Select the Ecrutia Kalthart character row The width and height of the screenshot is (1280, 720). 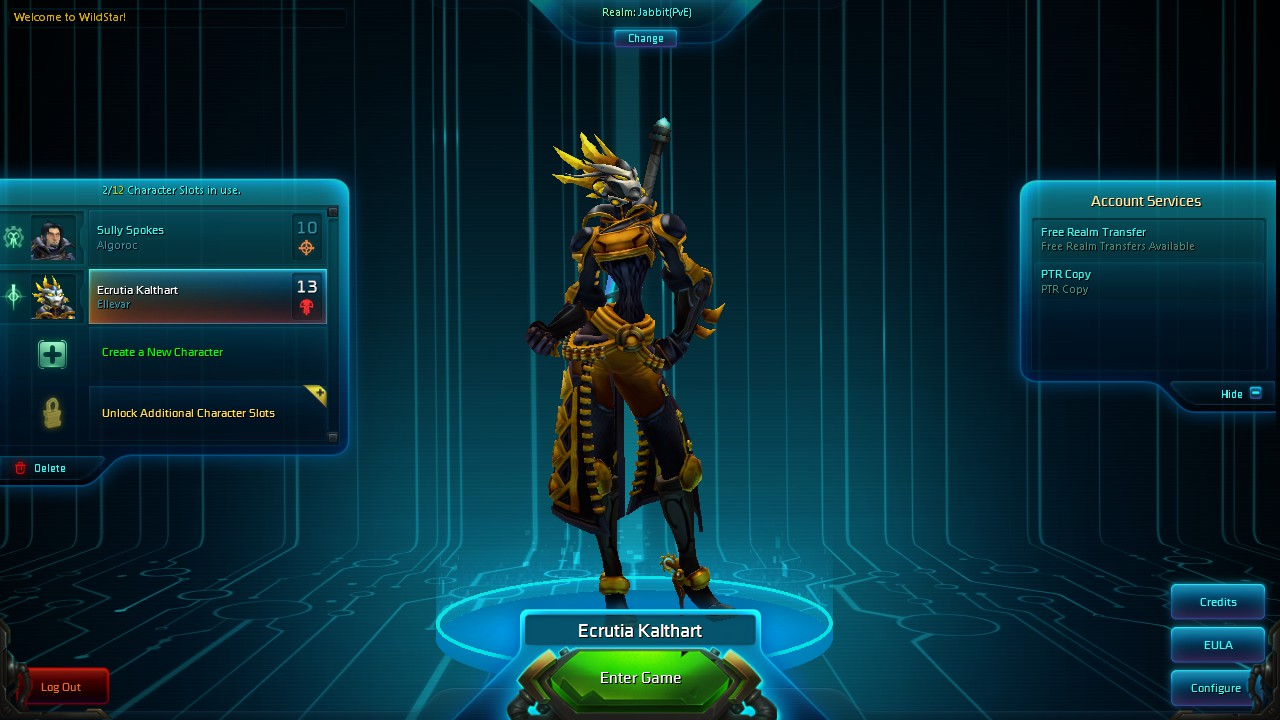[207, 296]
